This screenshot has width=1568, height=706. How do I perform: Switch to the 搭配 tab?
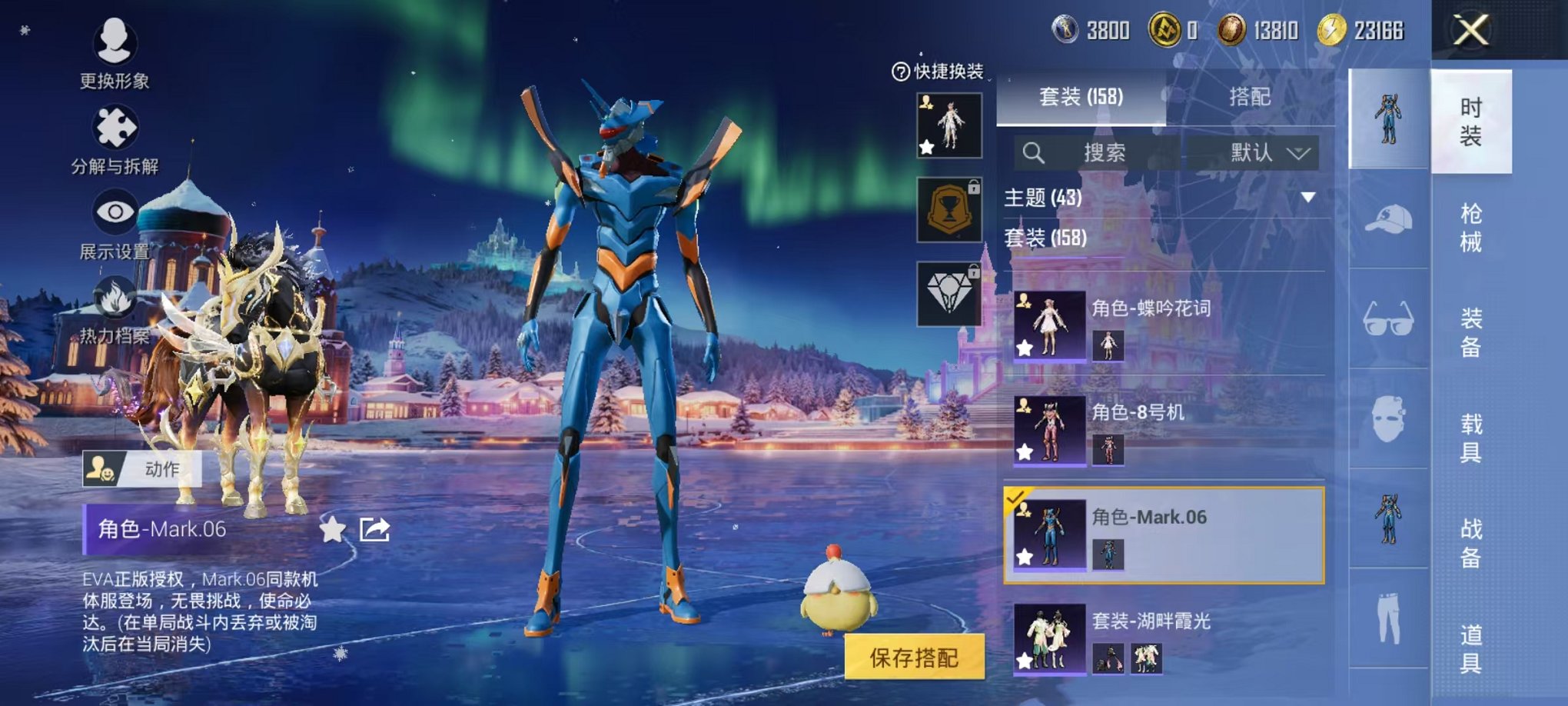[1249, 97]
